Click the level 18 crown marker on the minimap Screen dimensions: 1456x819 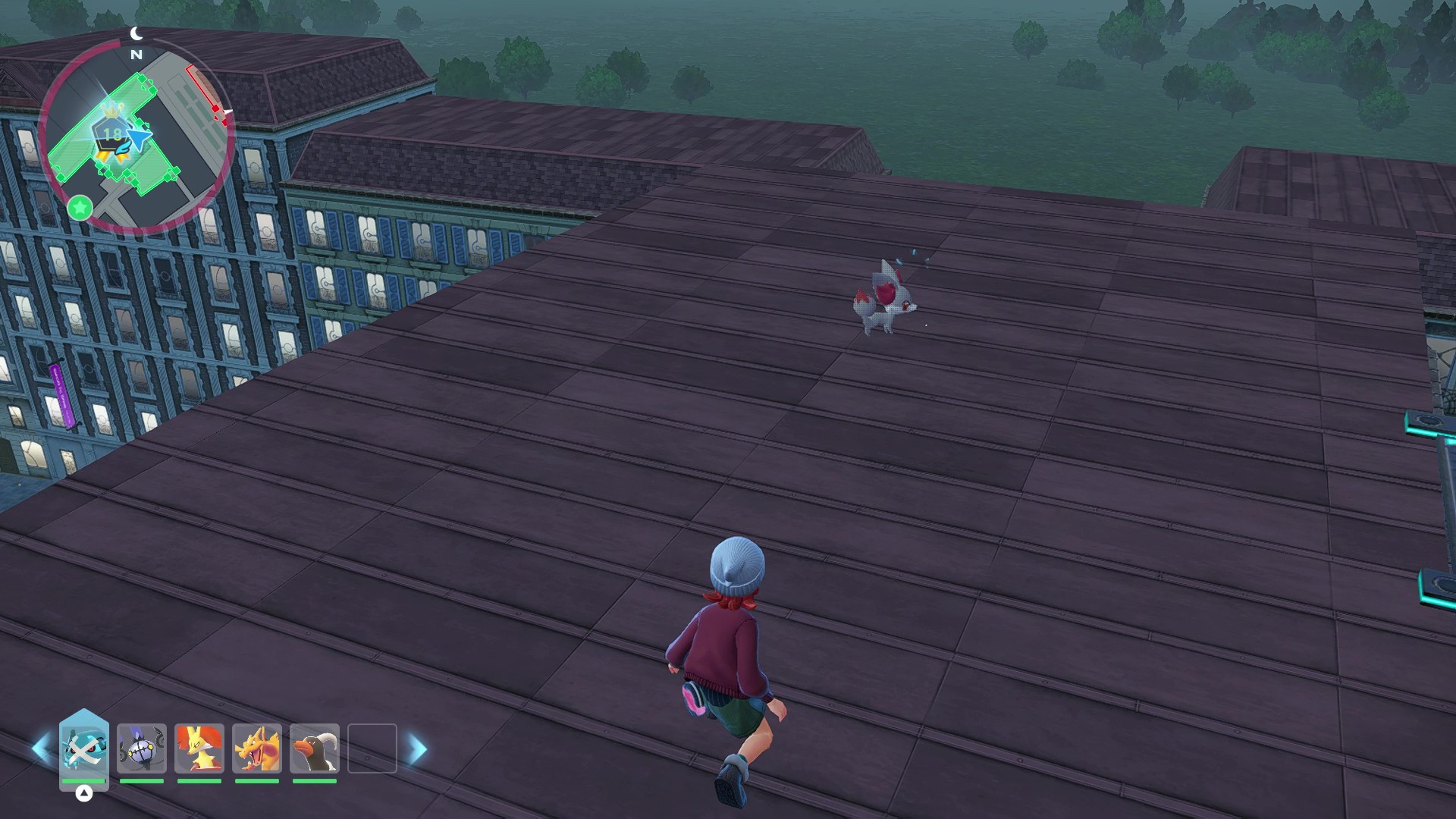(x=112, y=133)
